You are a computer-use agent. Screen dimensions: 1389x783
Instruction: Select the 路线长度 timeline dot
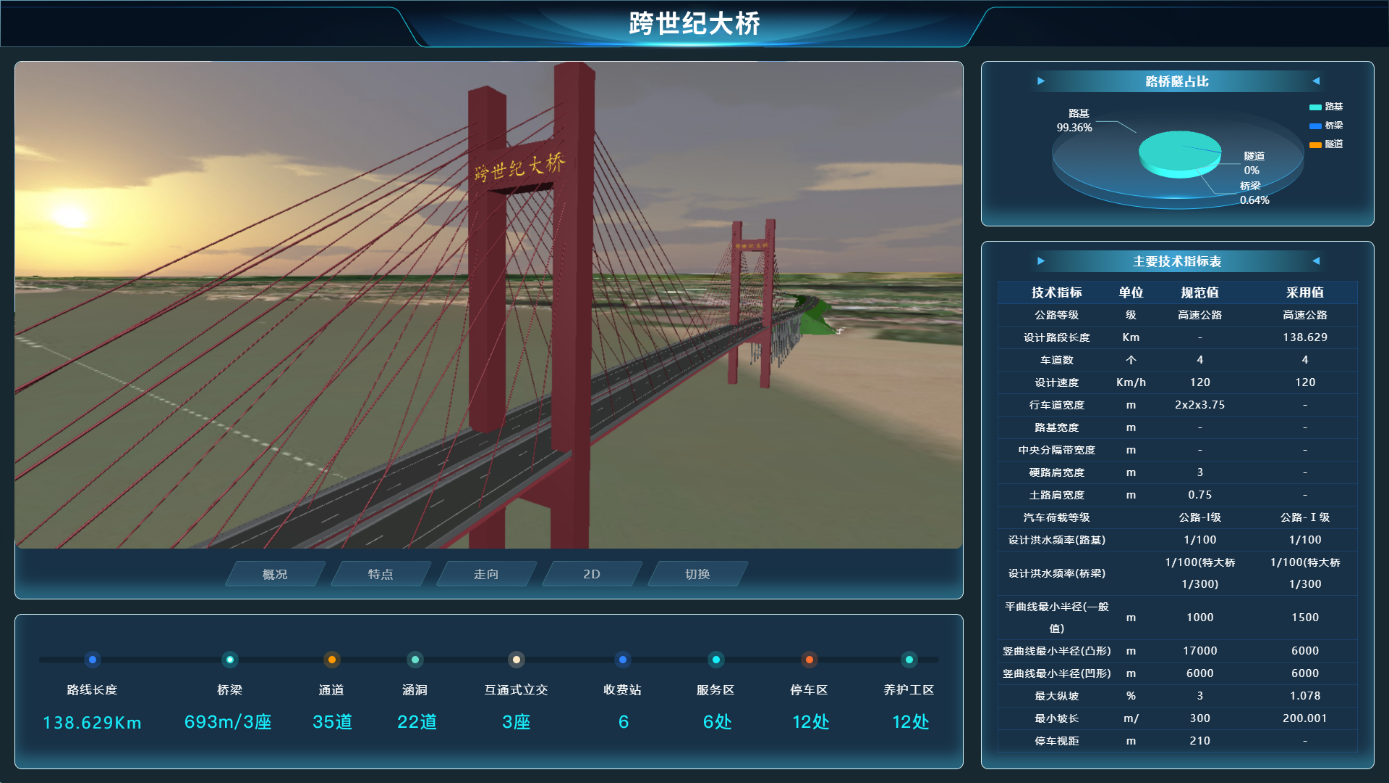coord(92,660)
